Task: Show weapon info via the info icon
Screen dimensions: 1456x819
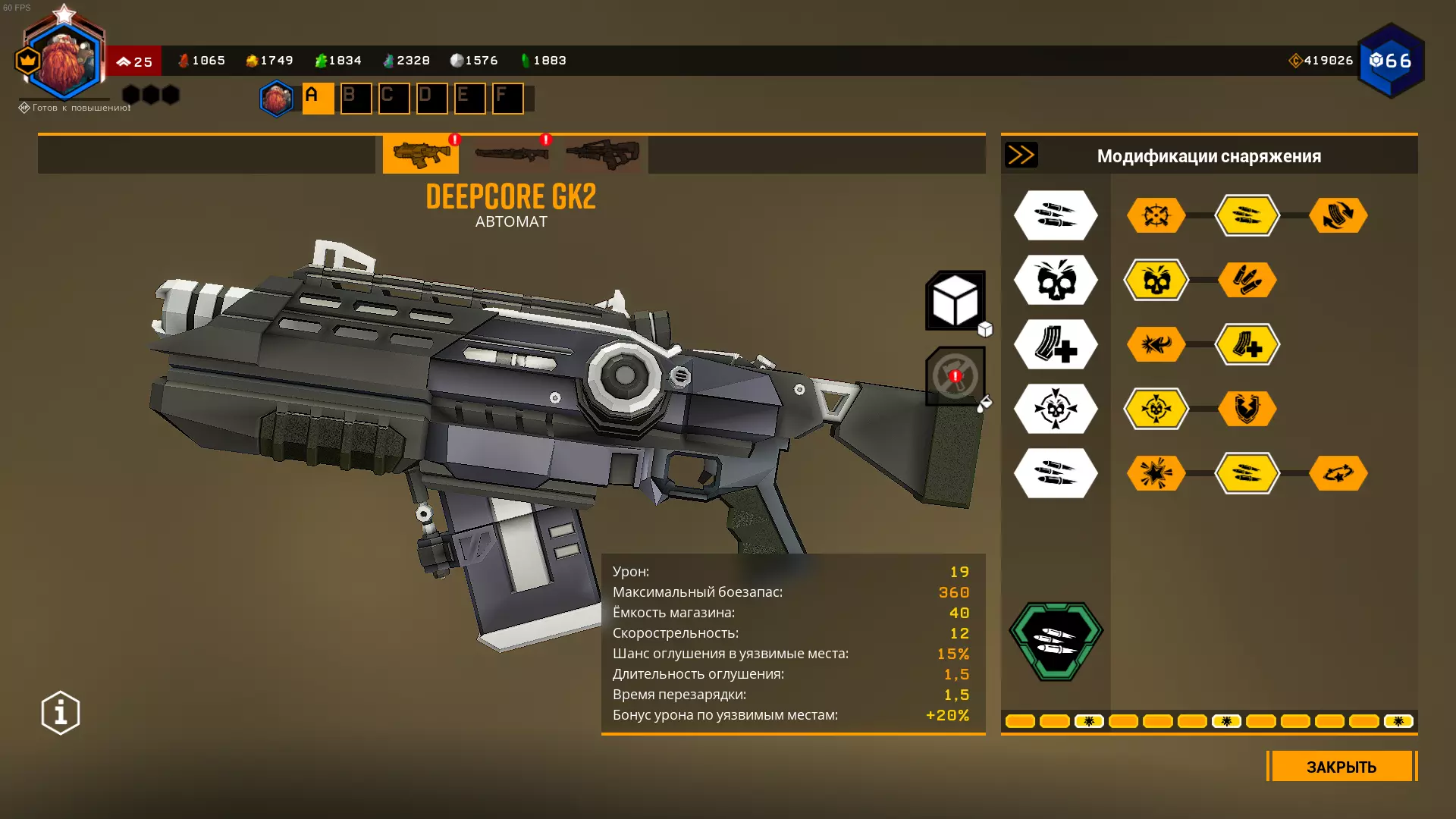Action: click(x=61, y=713)
